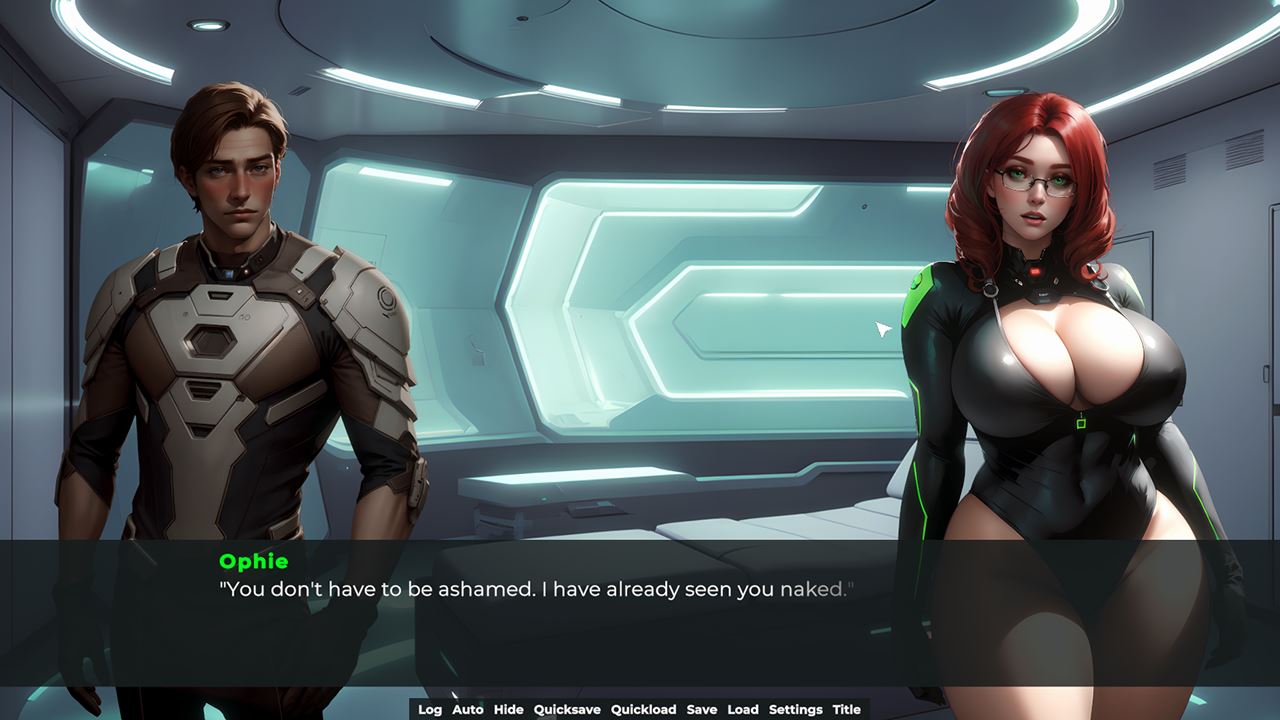Hide the dialogue text box
Image resolution: width=1280 pixels, height=720 pixels.
508,709
